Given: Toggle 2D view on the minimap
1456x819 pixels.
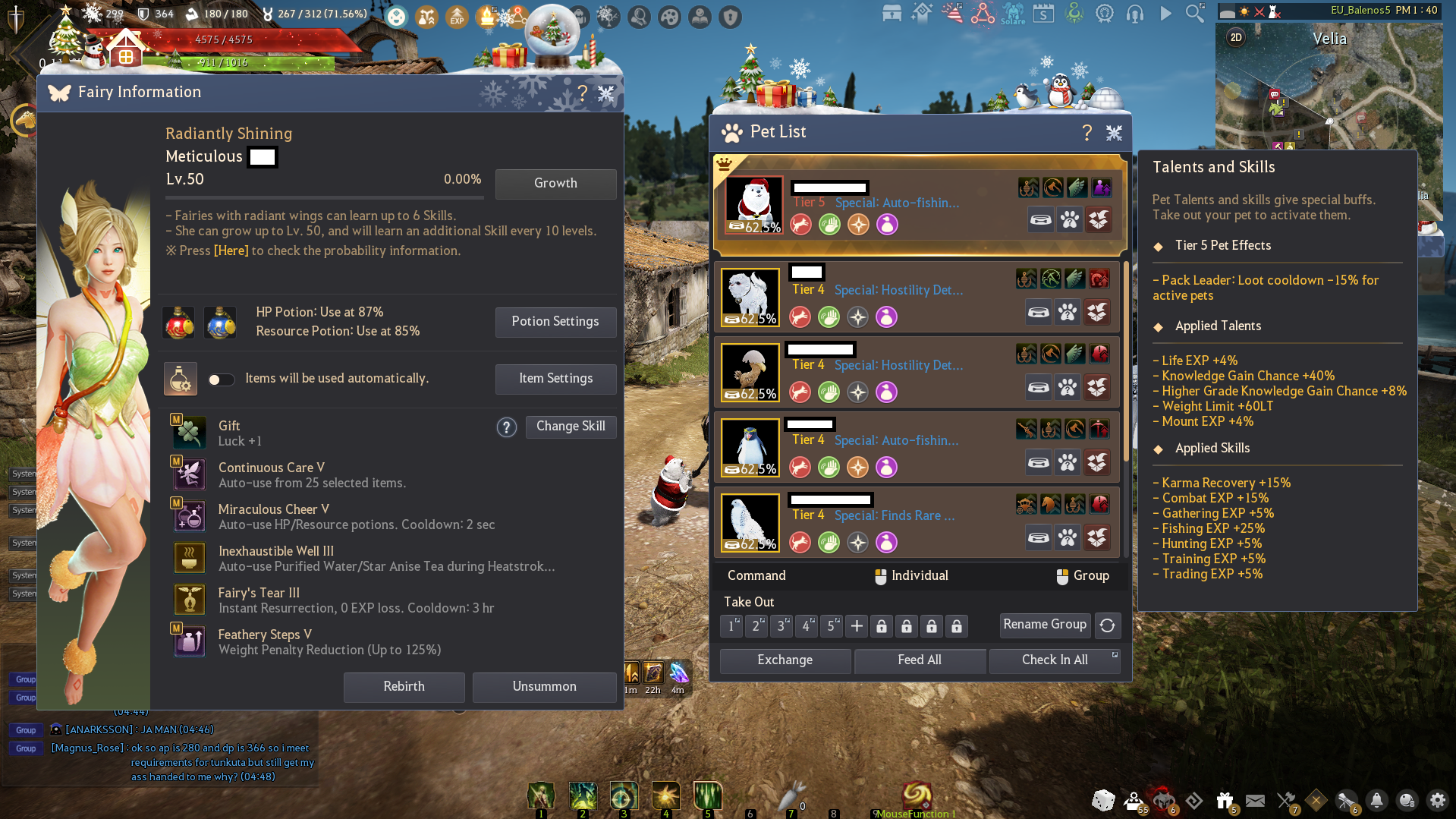Looking at the screenshot, I should [1235, 36].
